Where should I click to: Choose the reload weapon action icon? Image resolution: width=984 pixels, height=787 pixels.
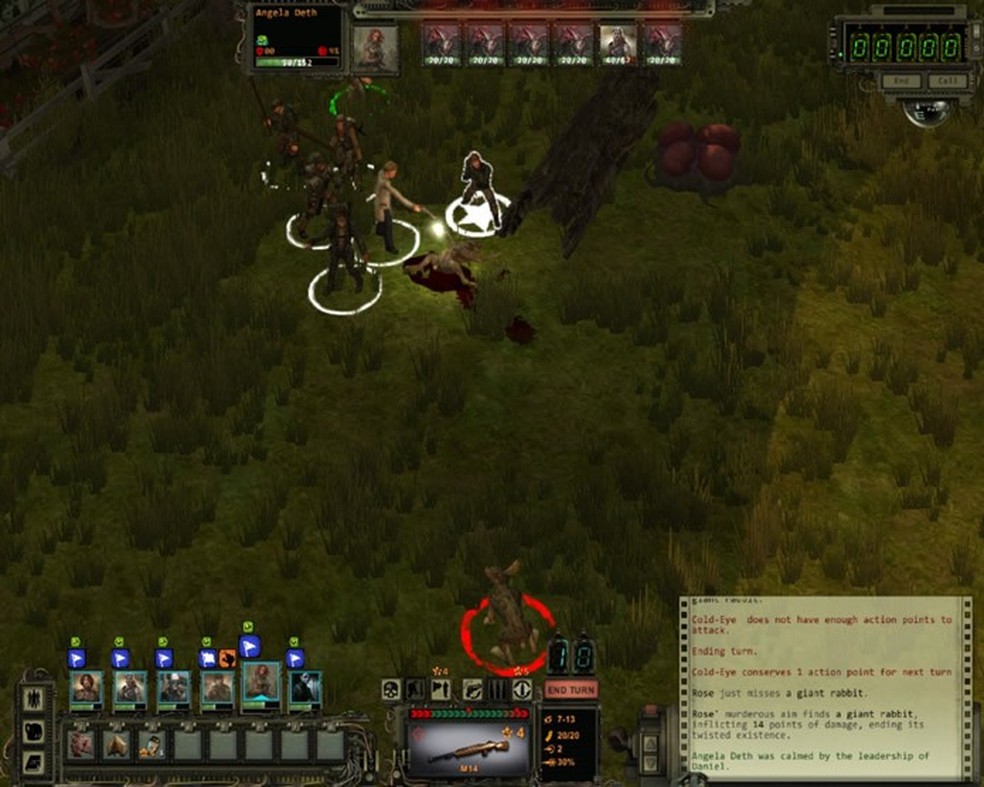coord(472,689)
